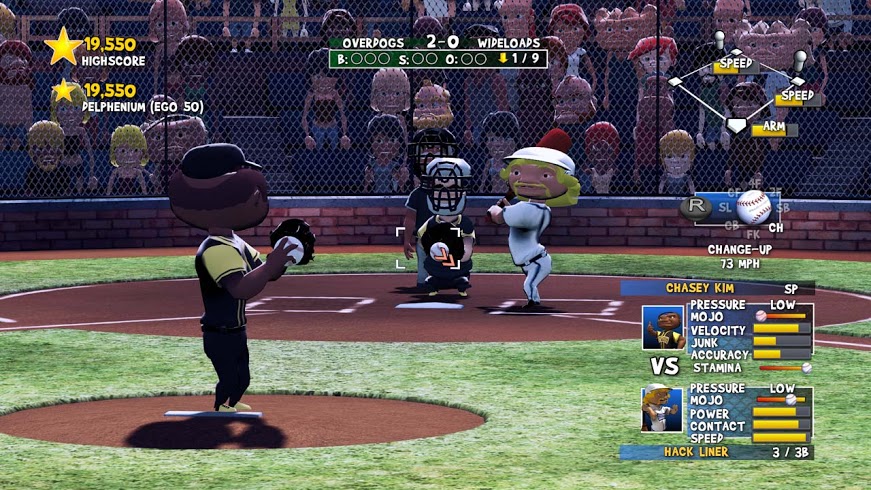The height and width of the screenshot is (490, 871).
Task: Select third base on the field diamond
Action: coord(675,82)
